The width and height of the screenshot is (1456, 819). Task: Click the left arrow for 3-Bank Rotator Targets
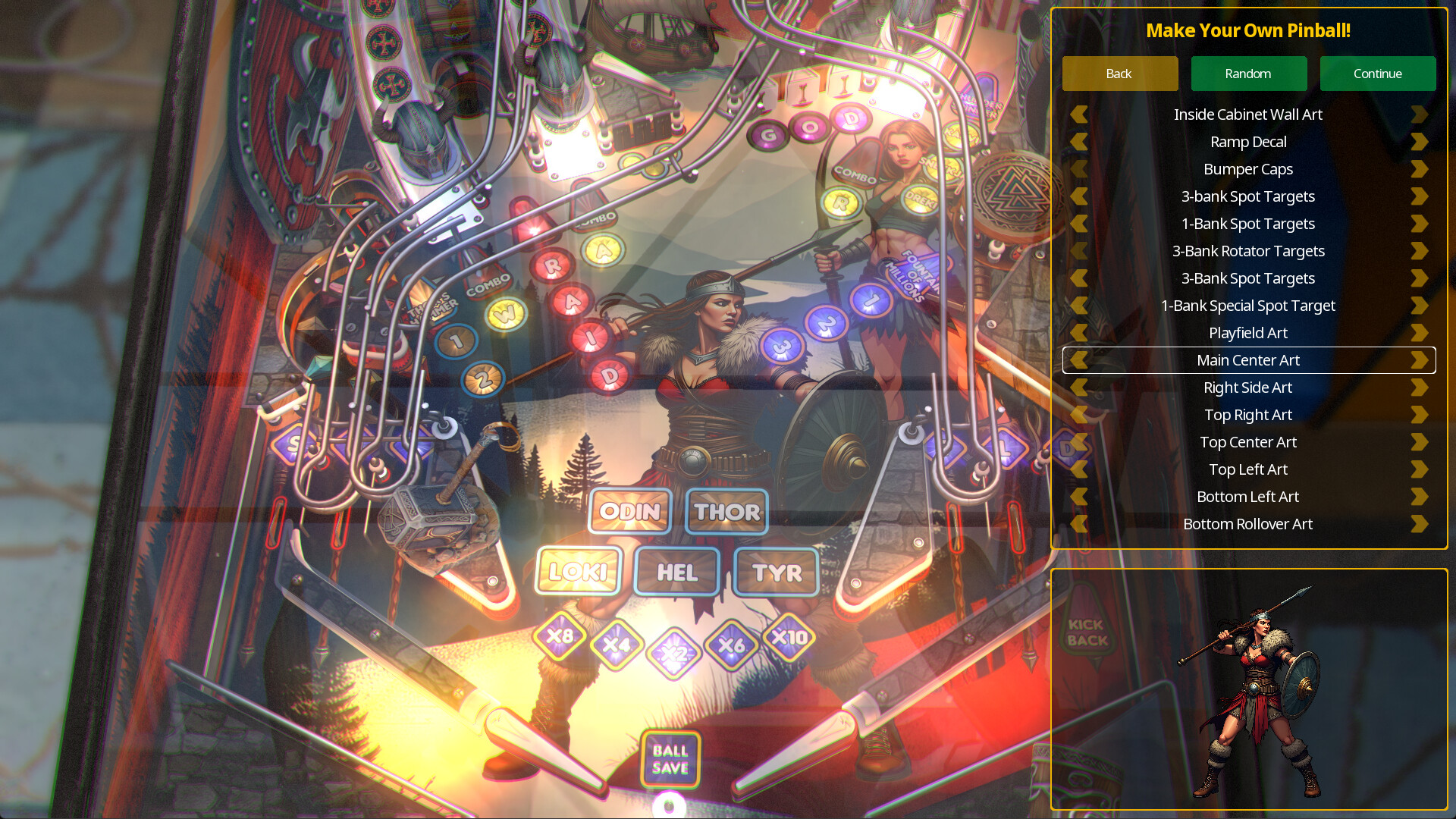[1078, 251]
